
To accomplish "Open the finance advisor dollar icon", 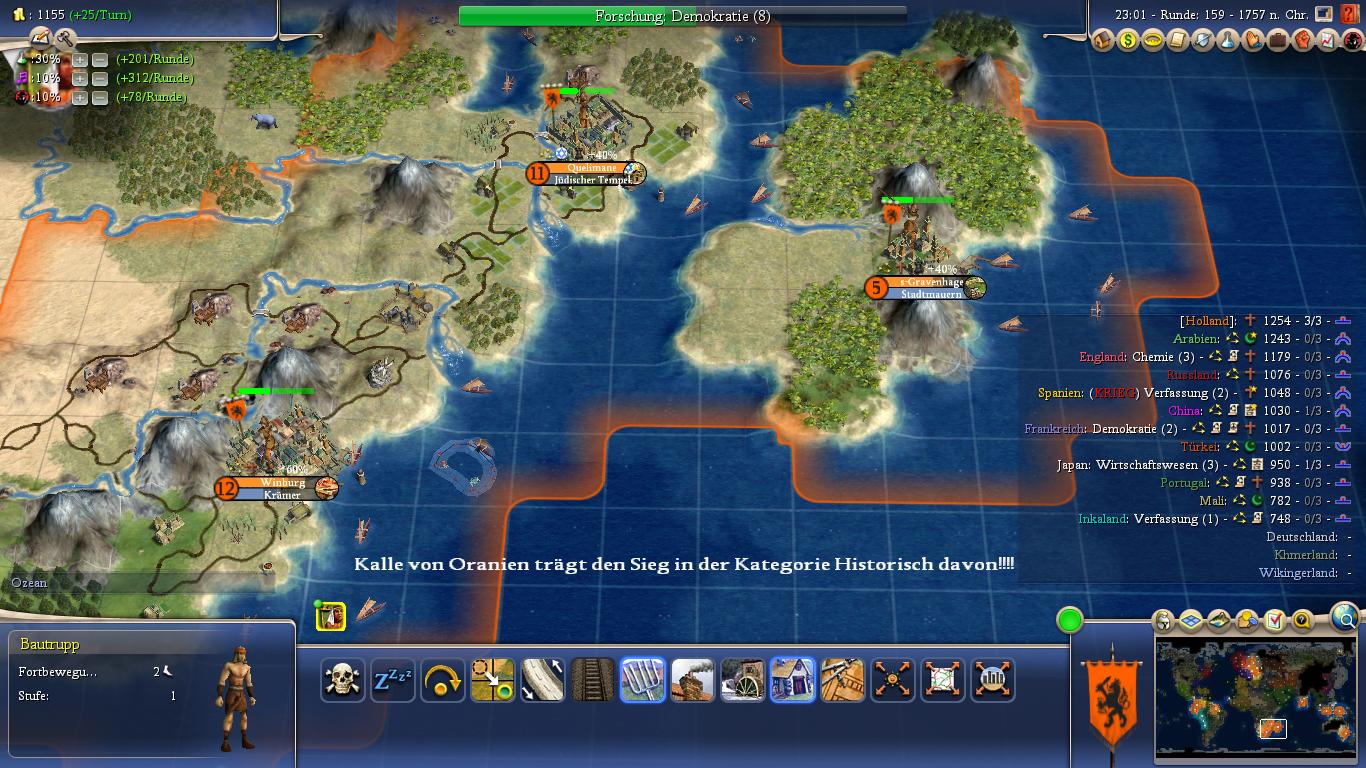I will tap(1128, 41).
